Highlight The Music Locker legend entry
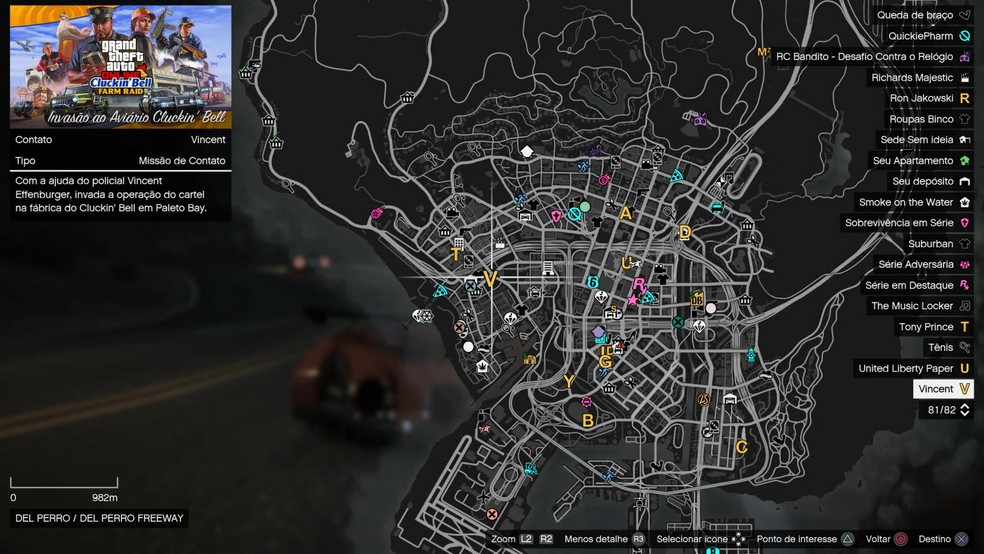Image resolution: width=984 pixels, height=554 pixels. [920, 306]
